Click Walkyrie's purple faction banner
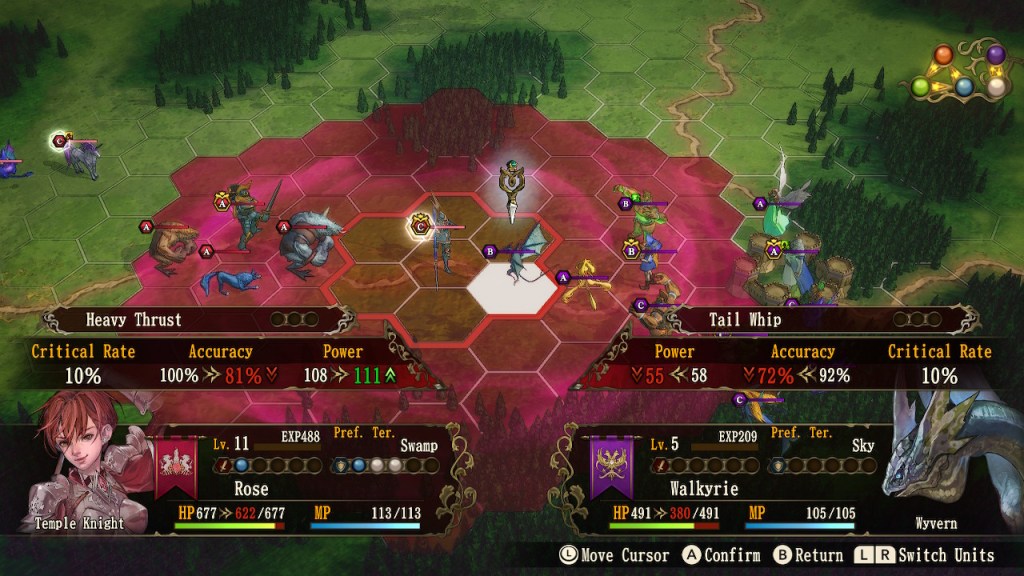Viewport: 1024px width, 576px height. click(609, 466)
